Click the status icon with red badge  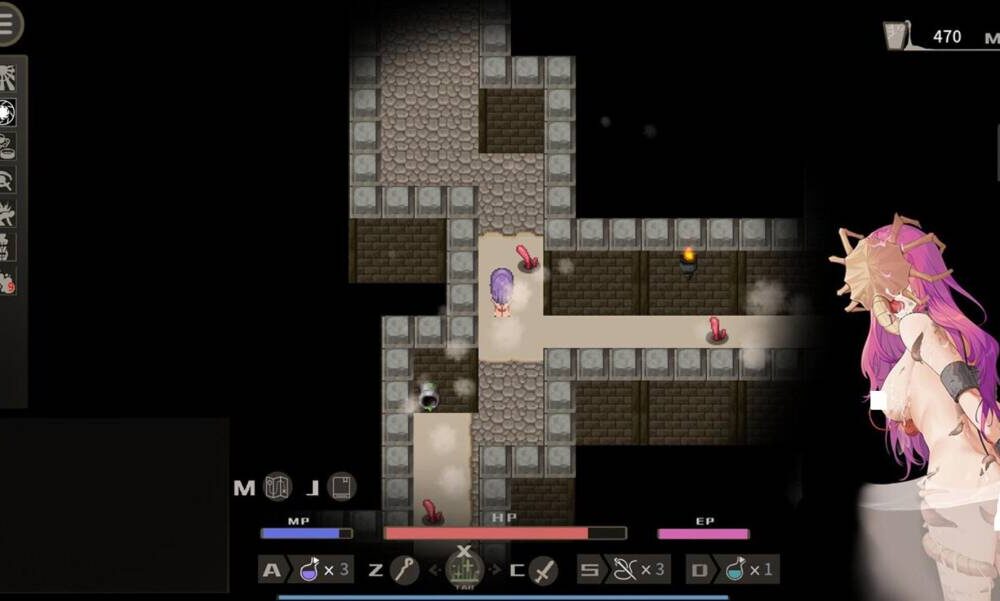click(x=8, y=282)
